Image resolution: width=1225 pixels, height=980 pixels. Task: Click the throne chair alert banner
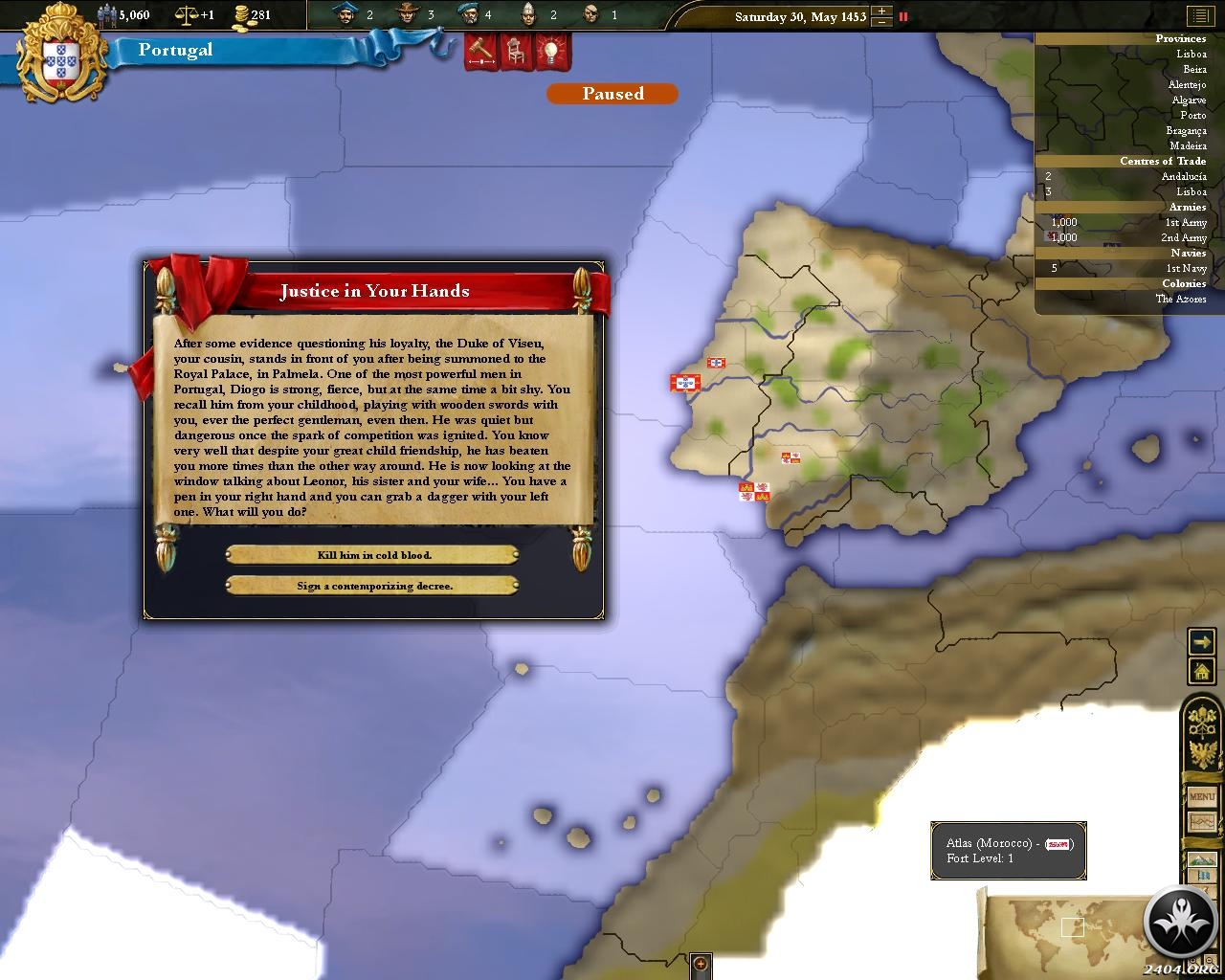coord(515,51)
